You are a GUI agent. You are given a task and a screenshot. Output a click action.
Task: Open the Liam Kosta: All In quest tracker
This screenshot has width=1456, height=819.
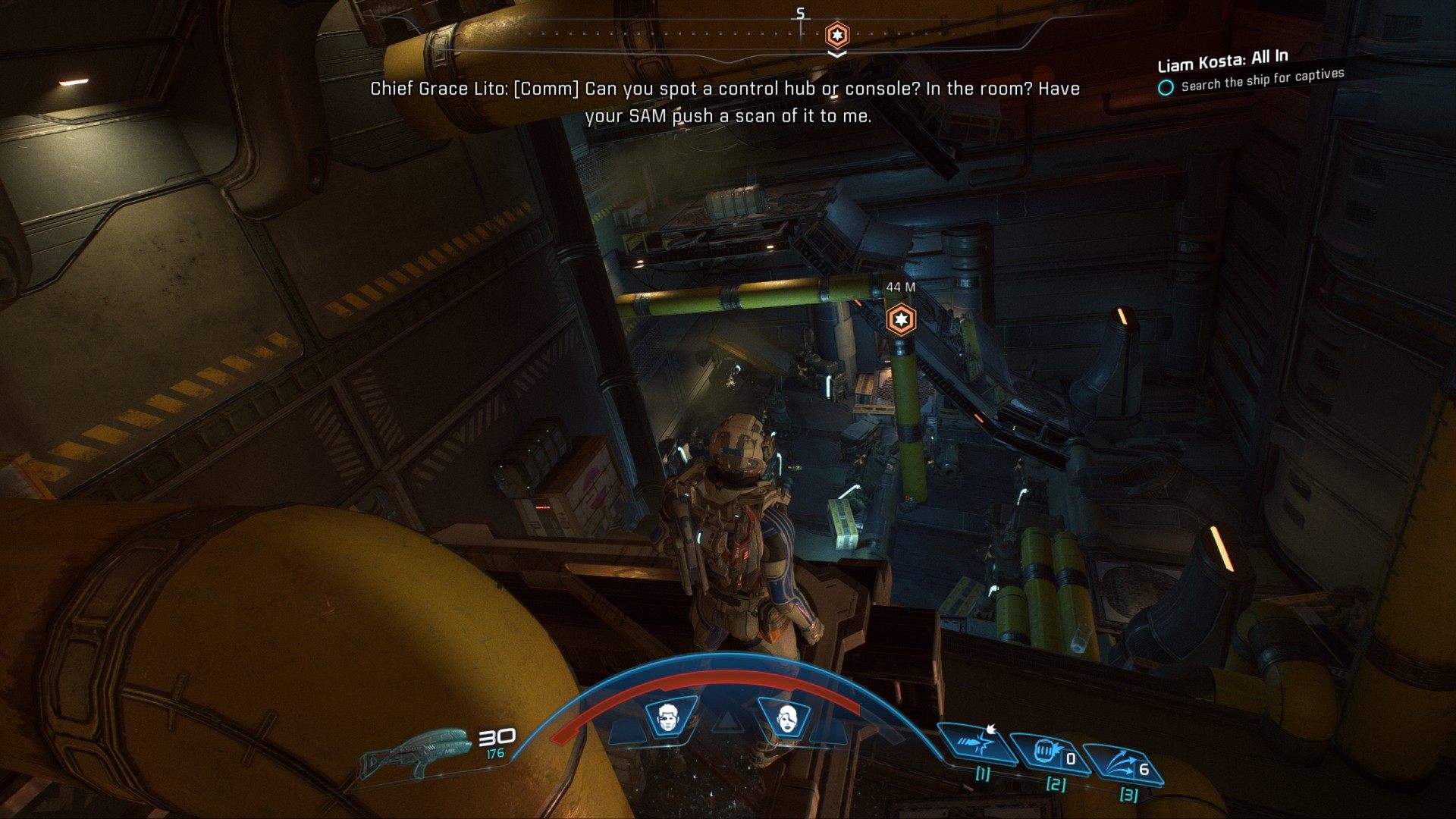tap(1222, 61)
